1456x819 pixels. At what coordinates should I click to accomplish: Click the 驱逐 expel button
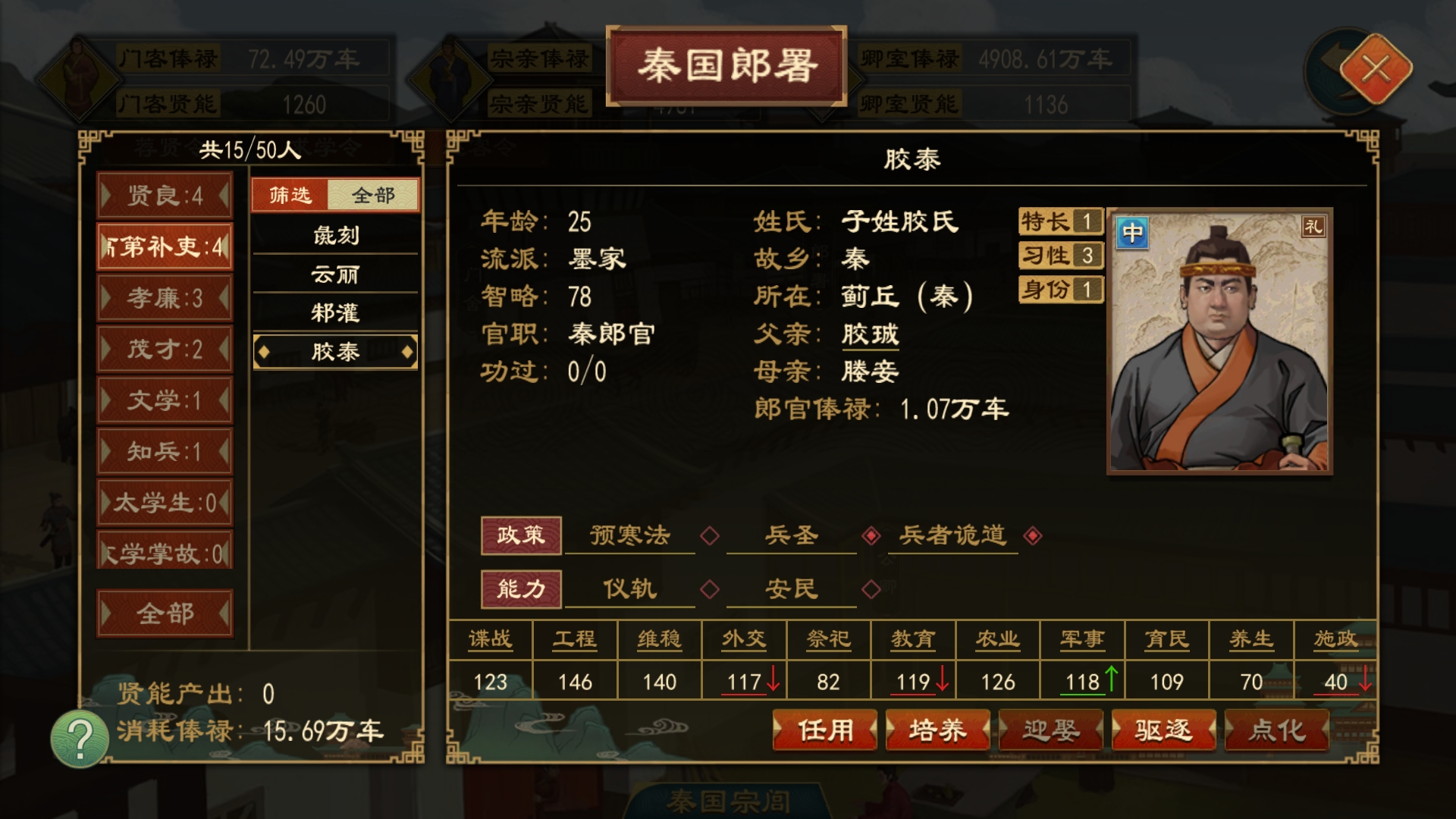pos(1164,730)
